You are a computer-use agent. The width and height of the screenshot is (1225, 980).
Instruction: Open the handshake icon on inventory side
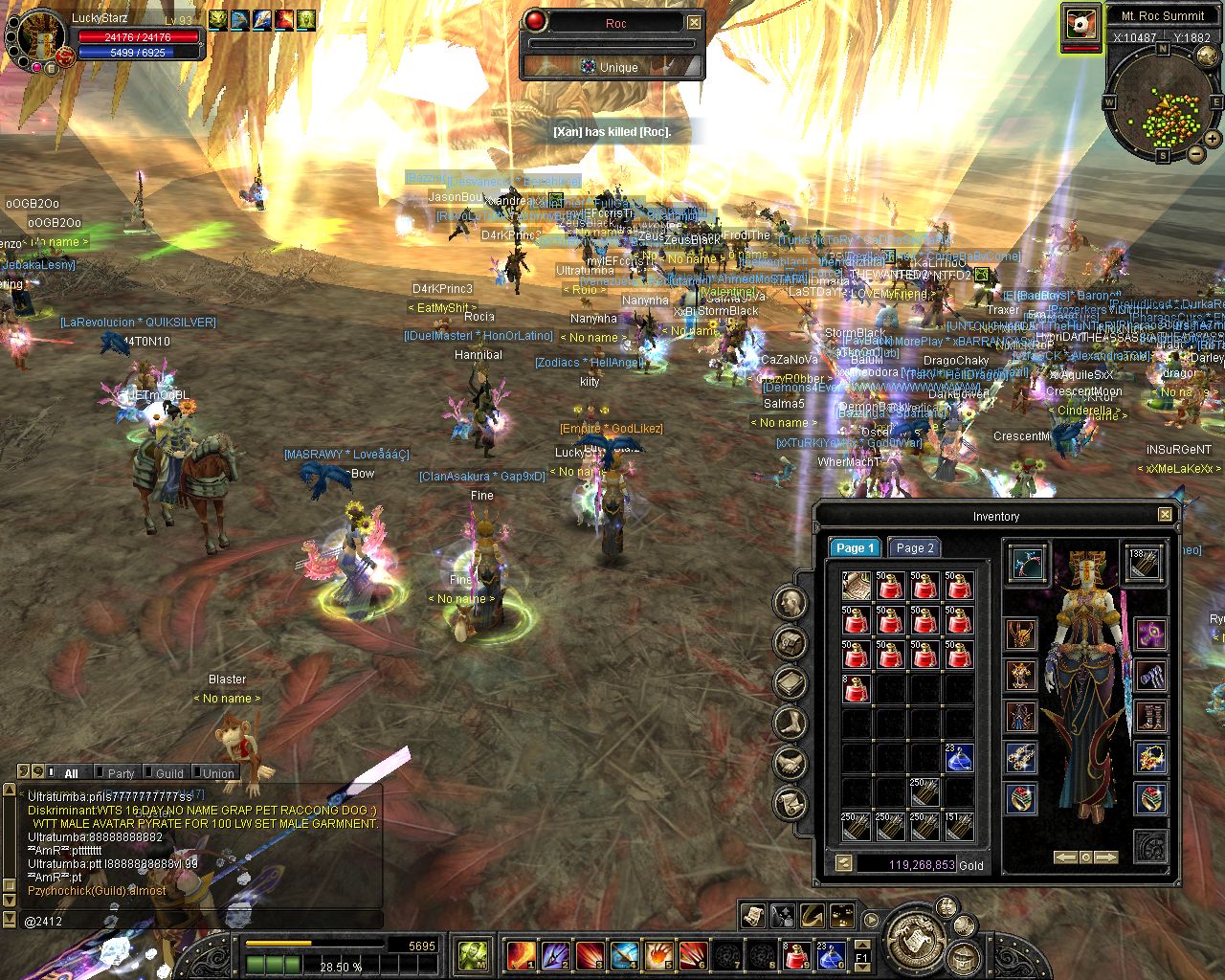tap(790, 763)
